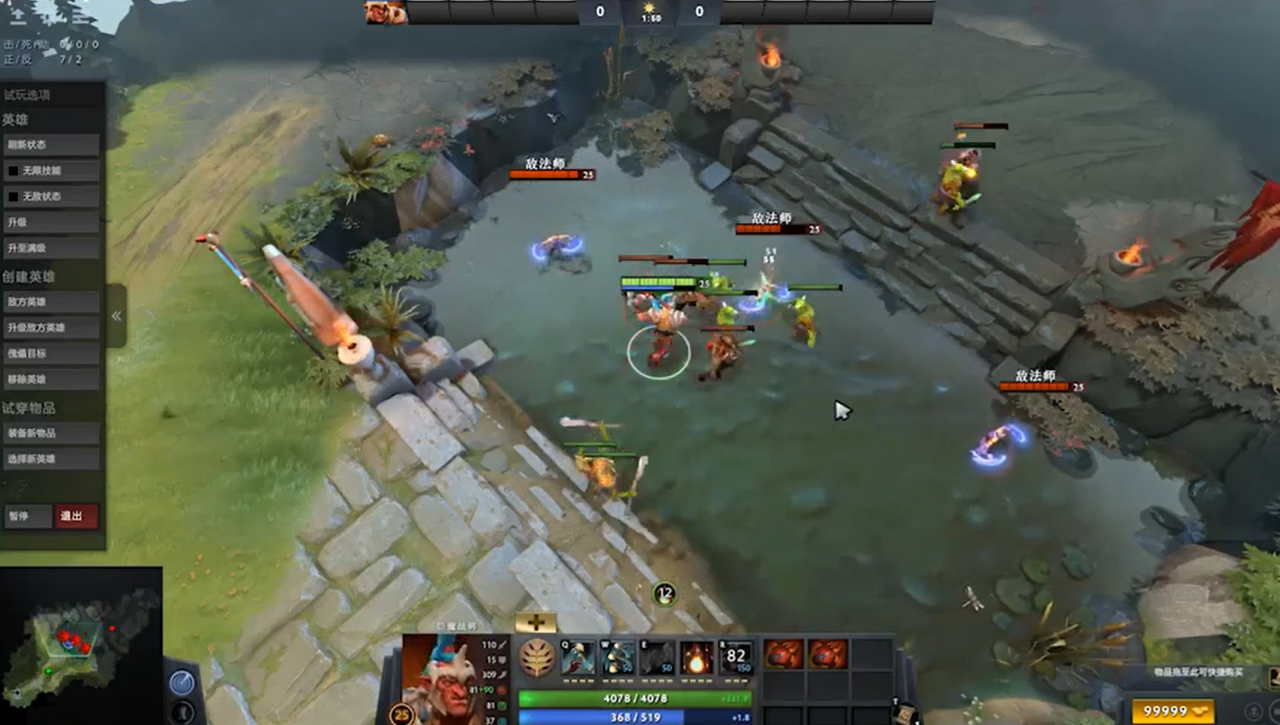The width and height of the screenshot is (1280, 725).
Task: Open the 试穿物品 menu section
Action: click(28, 405)
